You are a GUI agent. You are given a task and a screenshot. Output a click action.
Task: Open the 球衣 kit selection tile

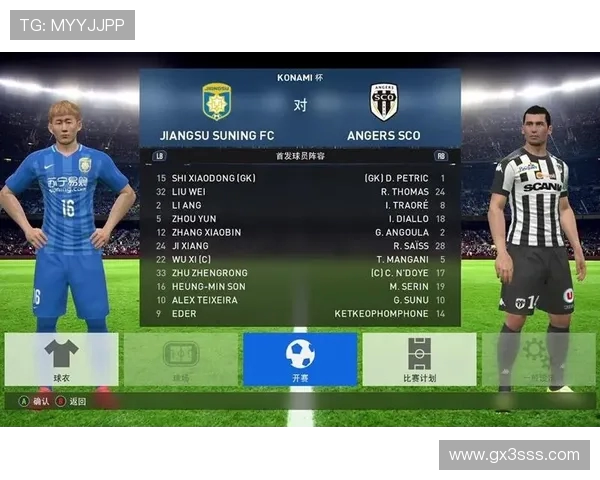[x=62, y=359]
